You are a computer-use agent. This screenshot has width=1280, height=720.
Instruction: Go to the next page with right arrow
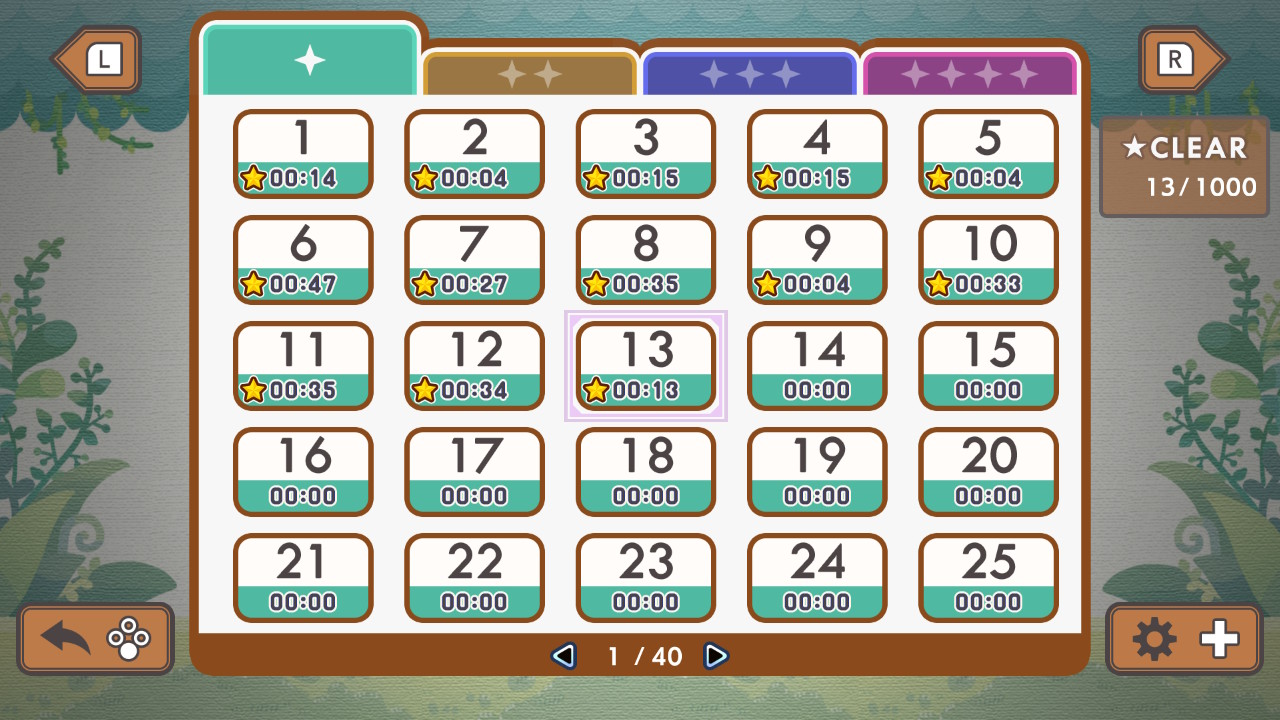[716, 657]
